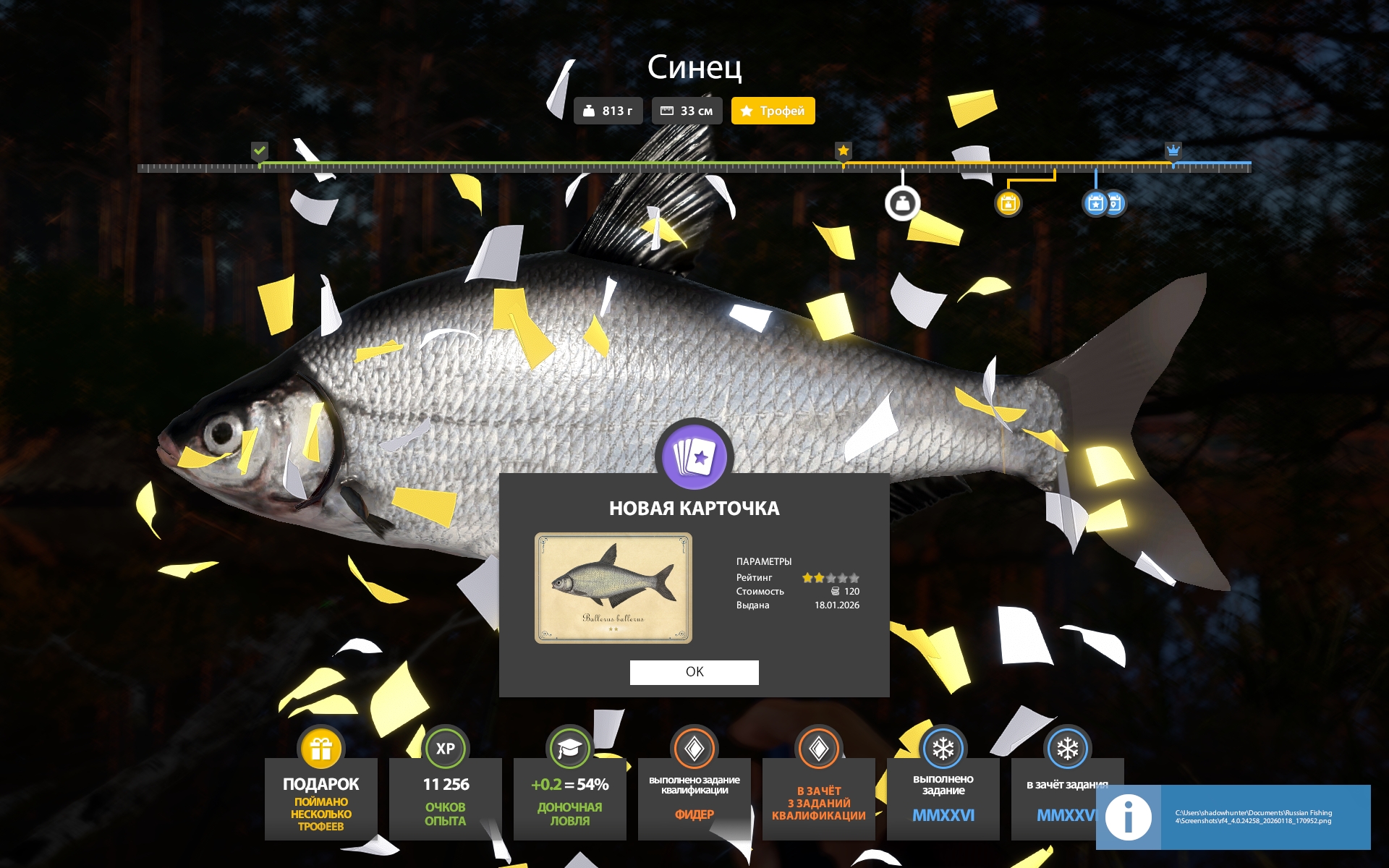
Task: Click the blue calendar star marker
Action: point(1095,203)
